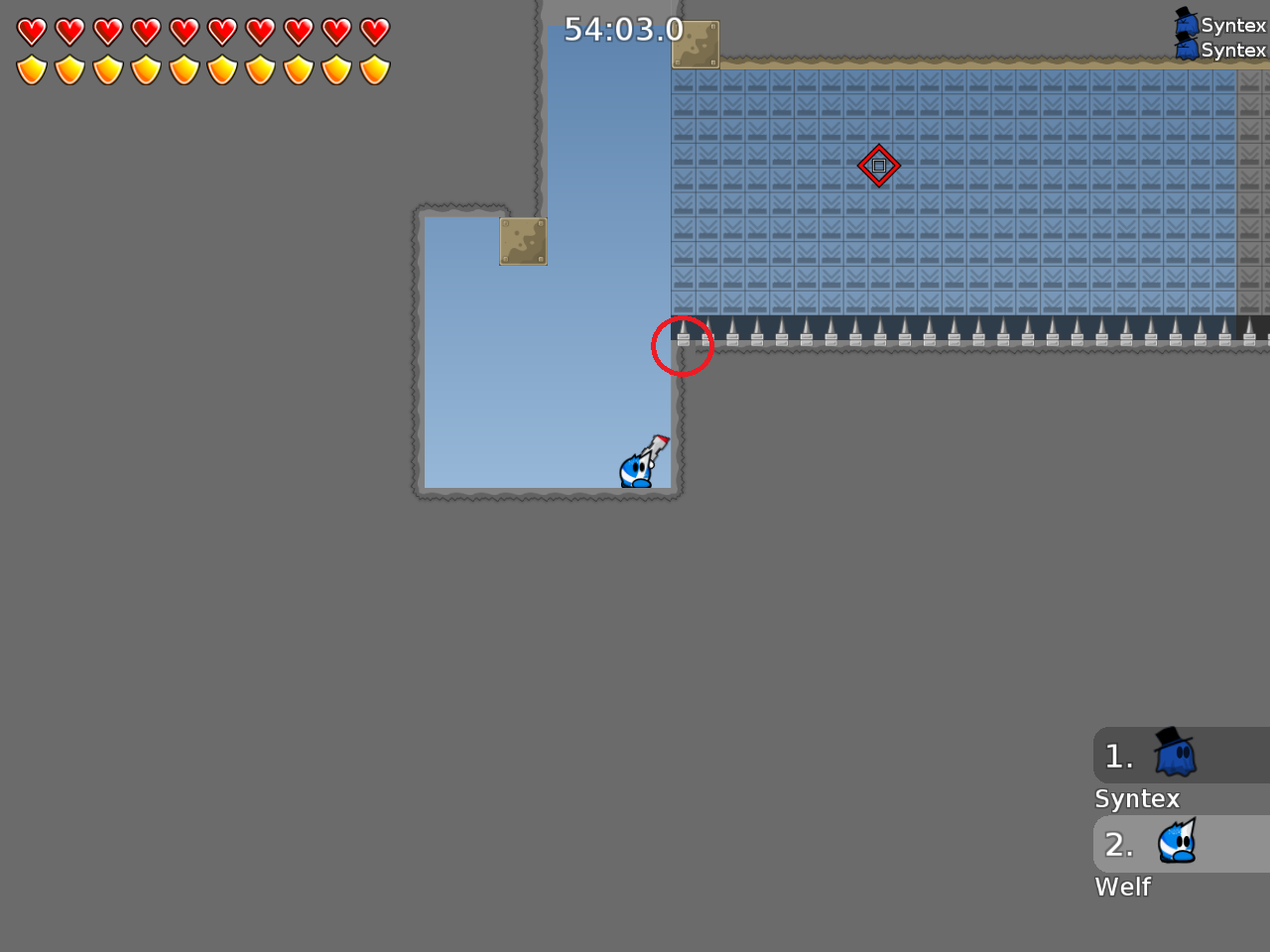Viewport: 1270px width, 952px height.
Task: Click Syntex's avatar with the top hat
Action: click(x=1175, y=754)
